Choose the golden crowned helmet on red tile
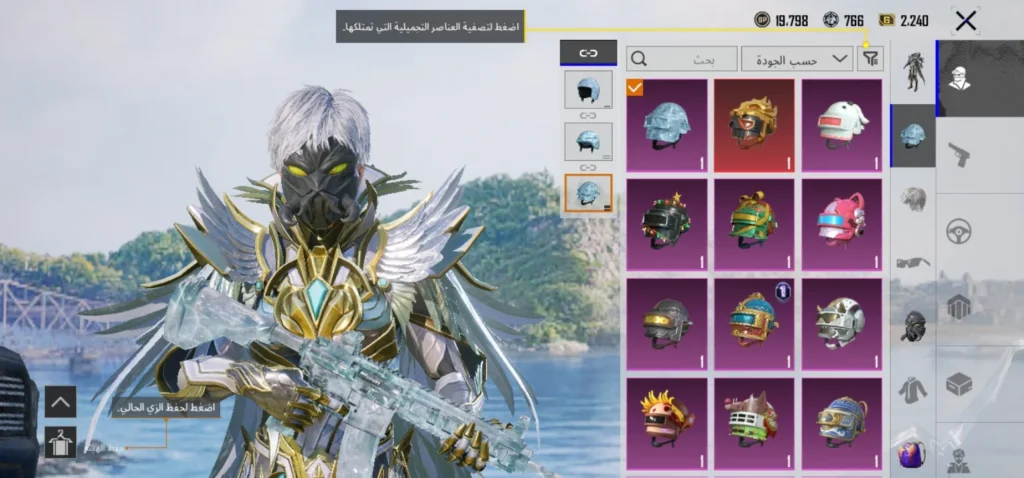Viewport: 1024px width, 478px height. point(754,125)
